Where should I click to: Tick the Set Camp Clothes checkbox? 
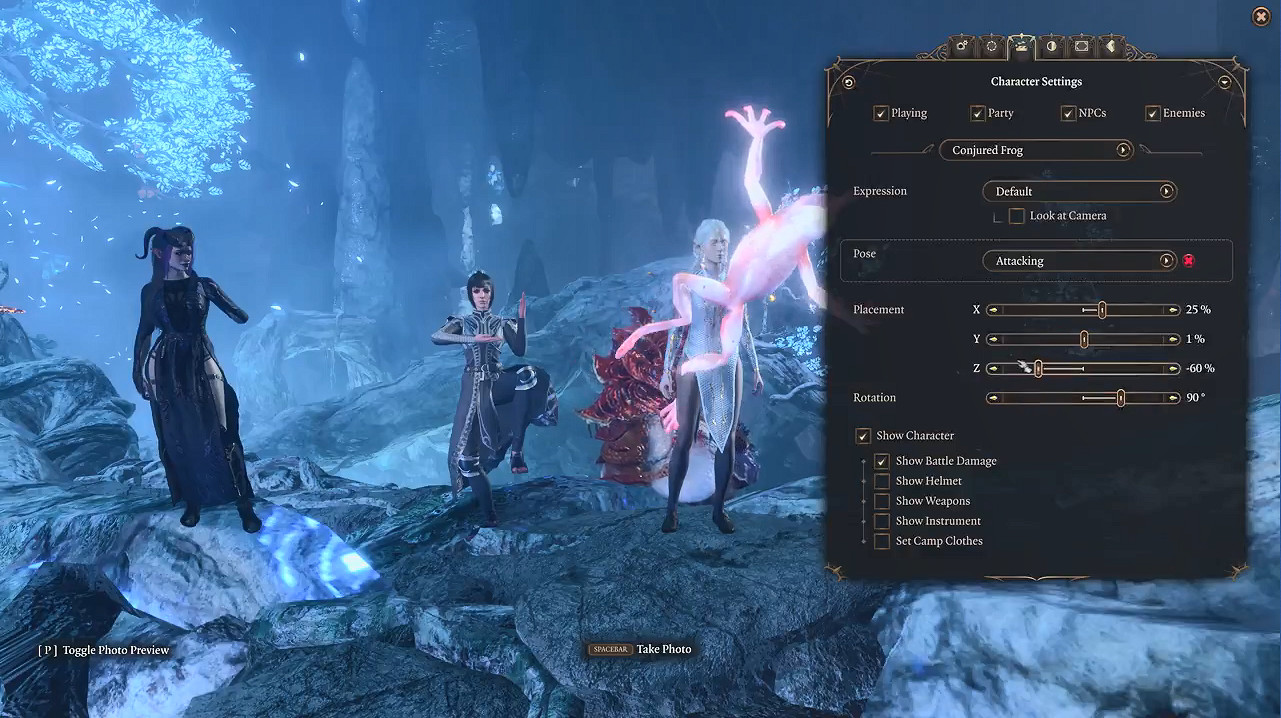coord(882,541)
